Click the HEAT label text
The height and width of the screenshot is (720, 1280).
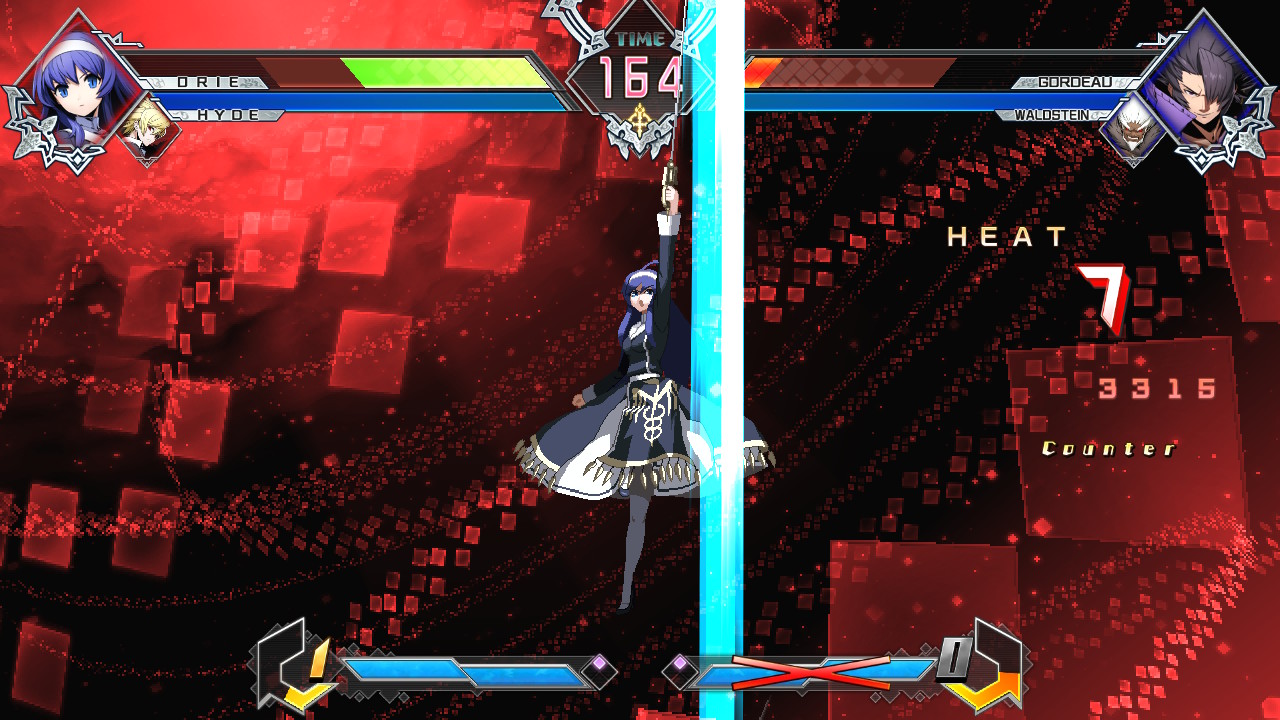click(x=1005, y=238)
